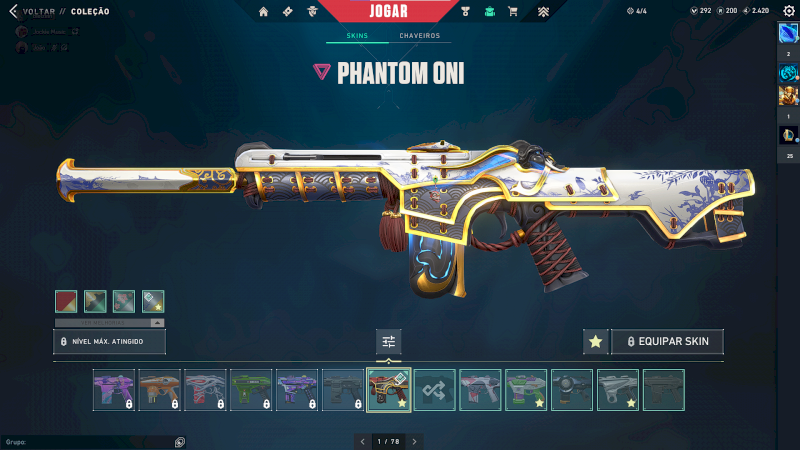Choose the white-blue variant swatch with star
The height and width of the screenshot is (450, 800).
pyautogui.click(x=153, y=301)
